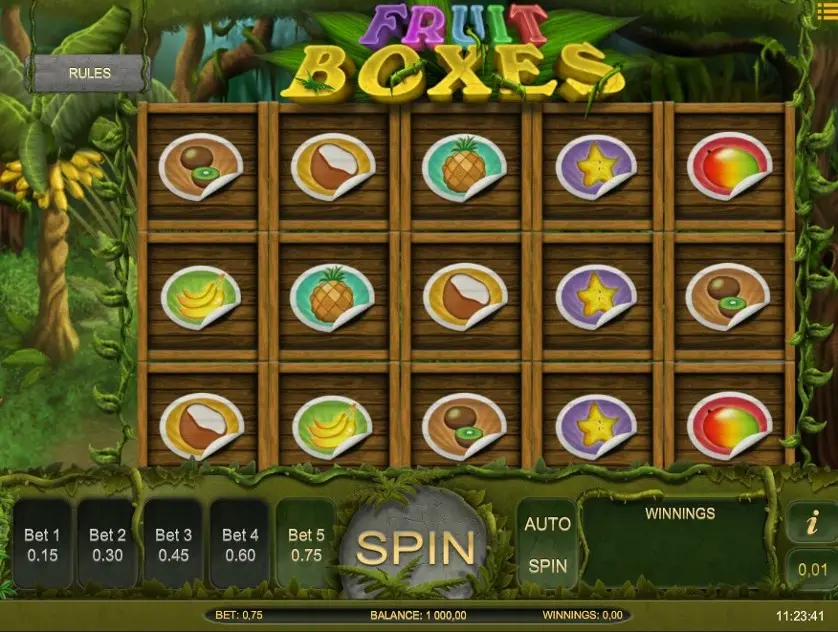Open the Rules sign
The image size is (838, 632).
tap(89, 73)
